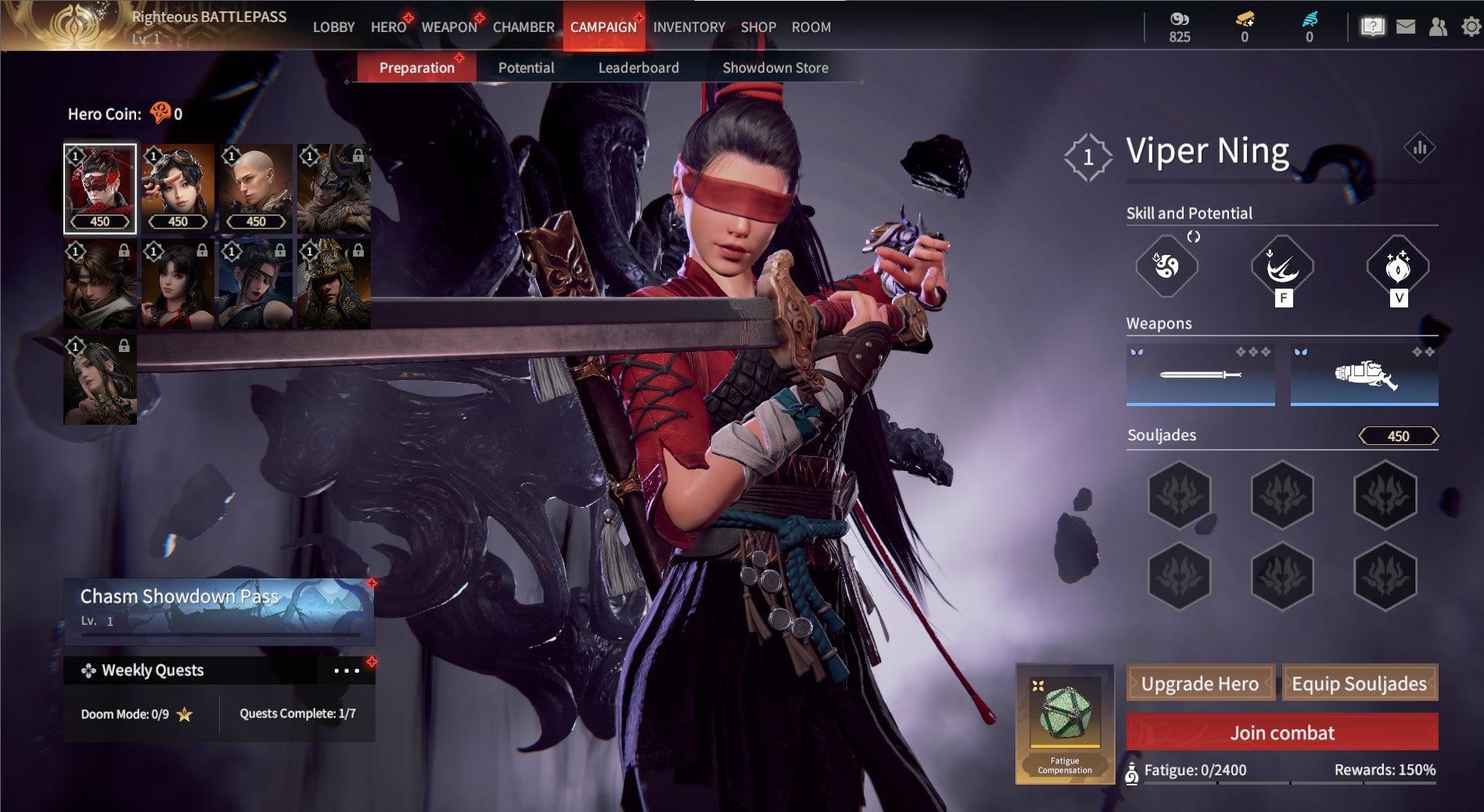Click the Hero Coin icon

pyautogui.click(x=160, y=113)
